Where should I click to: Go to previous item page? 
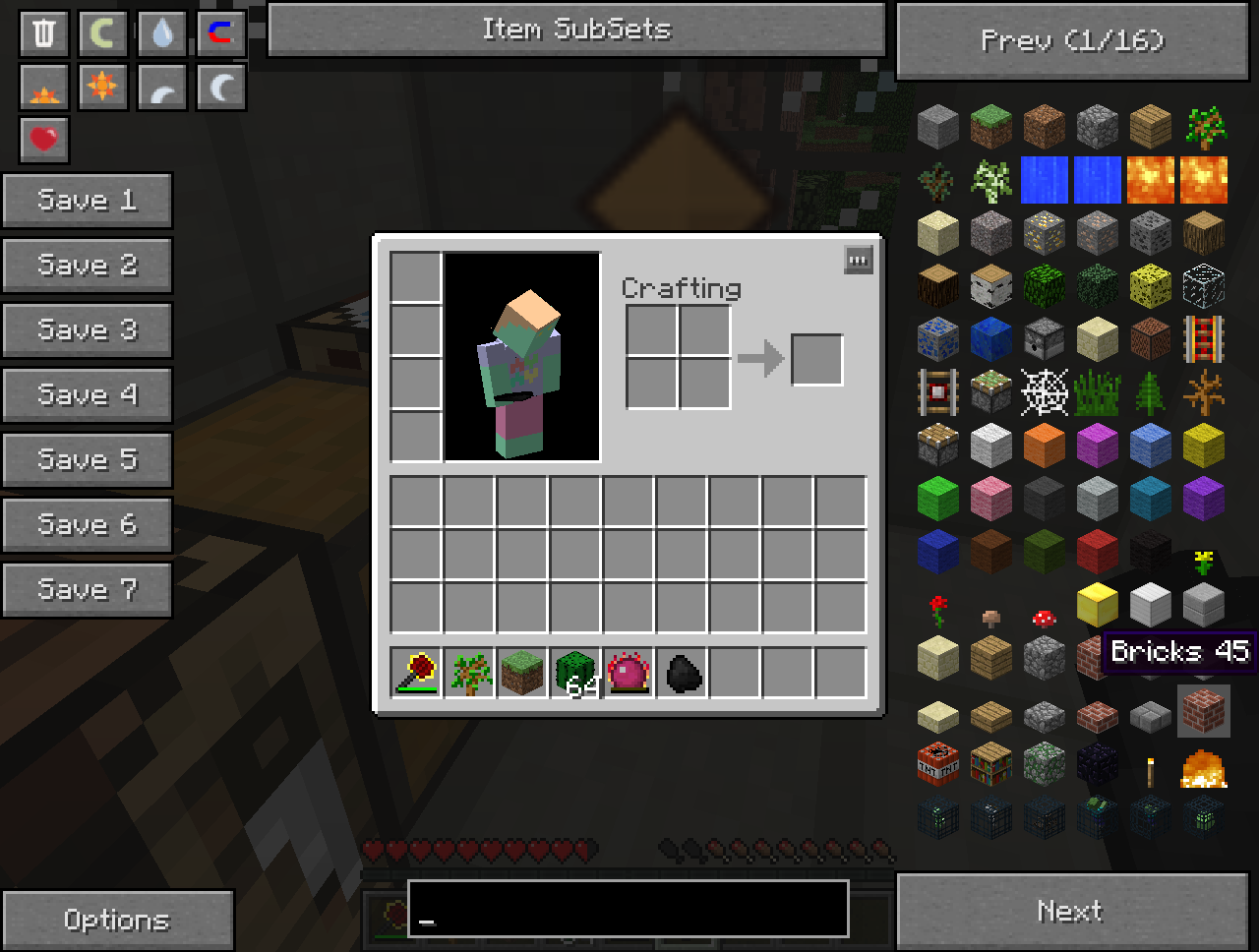pos(1072,40)
